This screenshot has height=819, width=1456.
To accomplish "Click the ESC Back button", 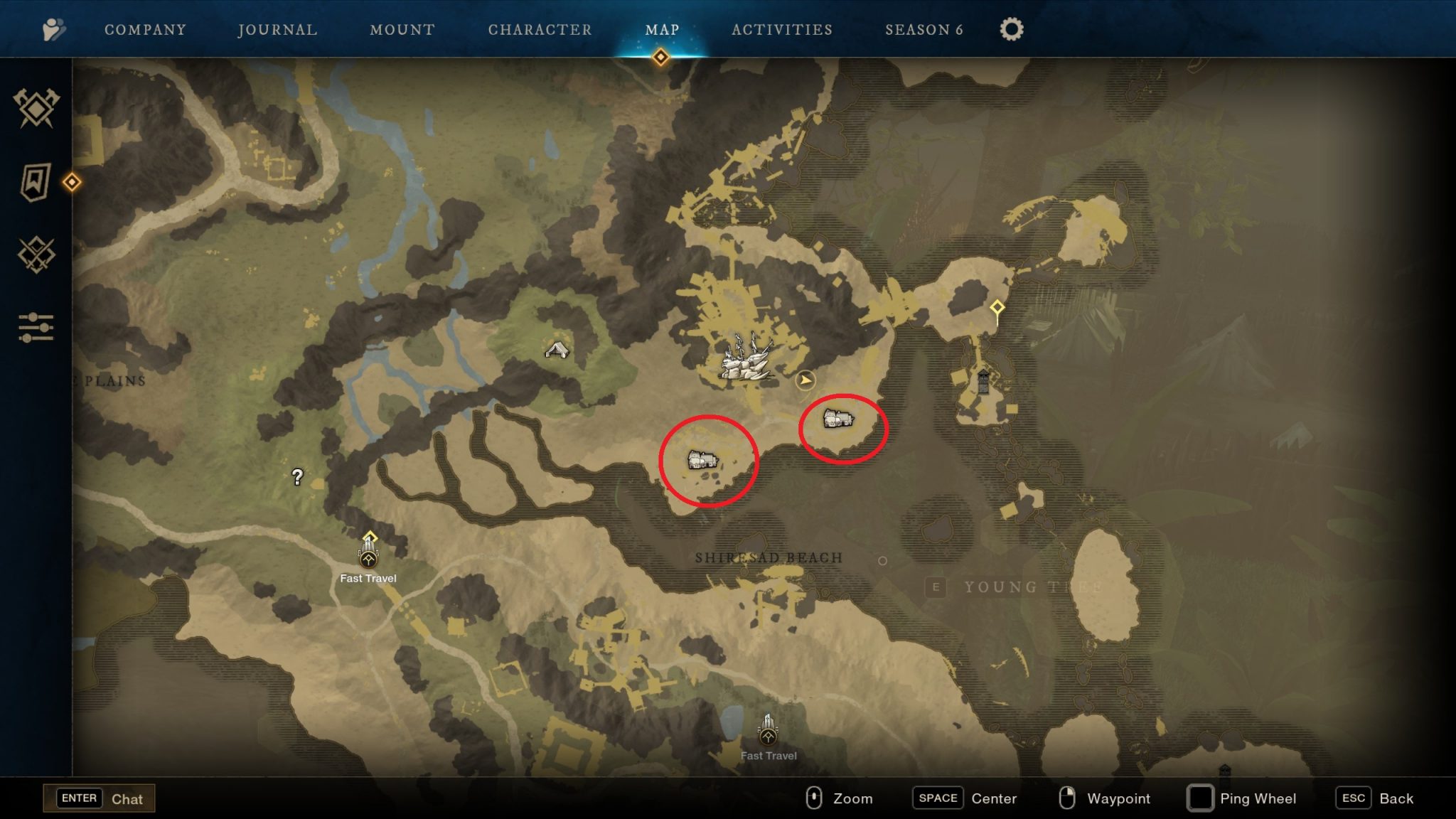I will coord(1353,798).
